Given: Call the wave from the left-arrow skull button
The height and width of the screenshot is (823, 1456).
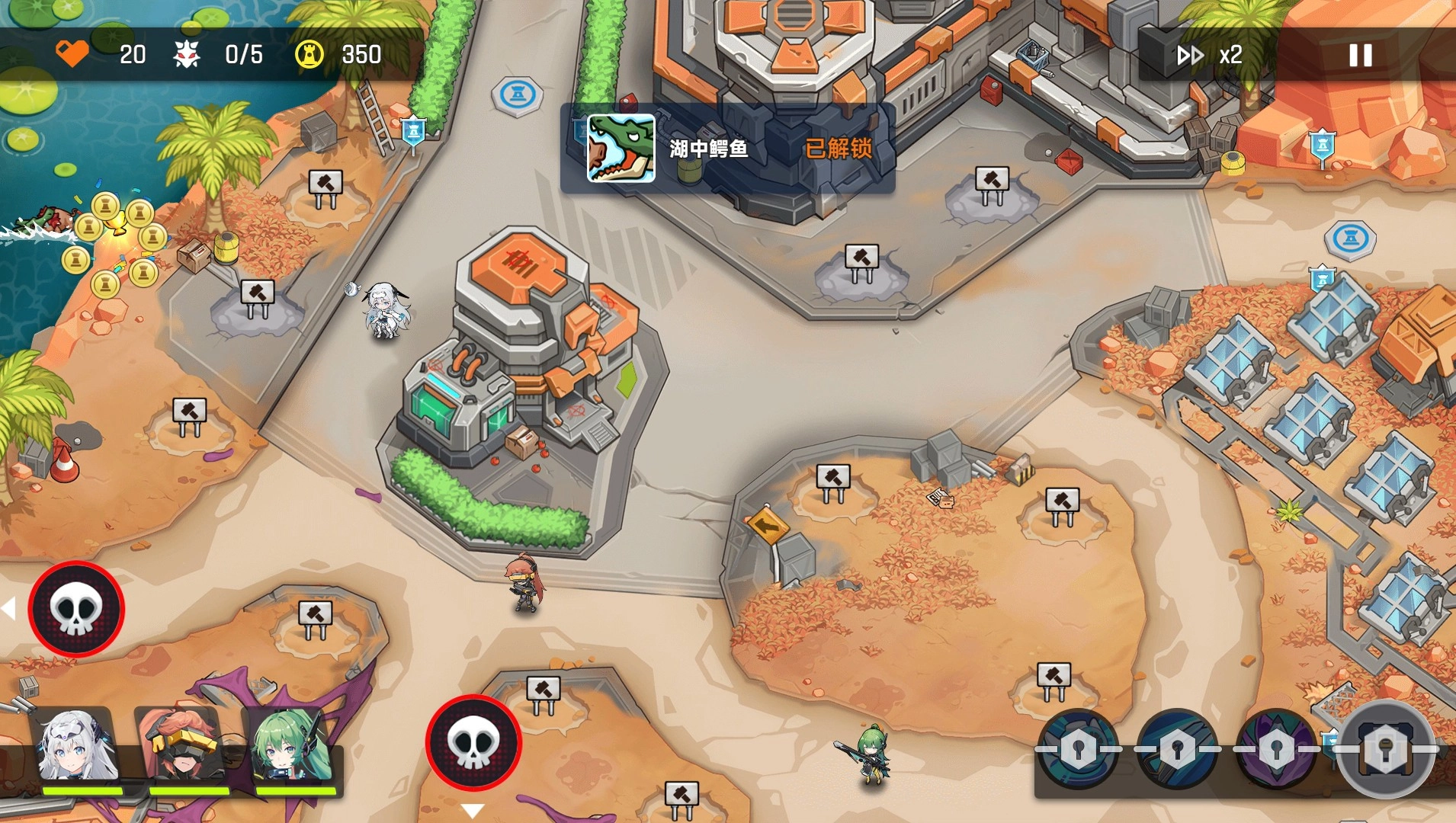Looking at the screenshot, I should click(x=76, y=609).
